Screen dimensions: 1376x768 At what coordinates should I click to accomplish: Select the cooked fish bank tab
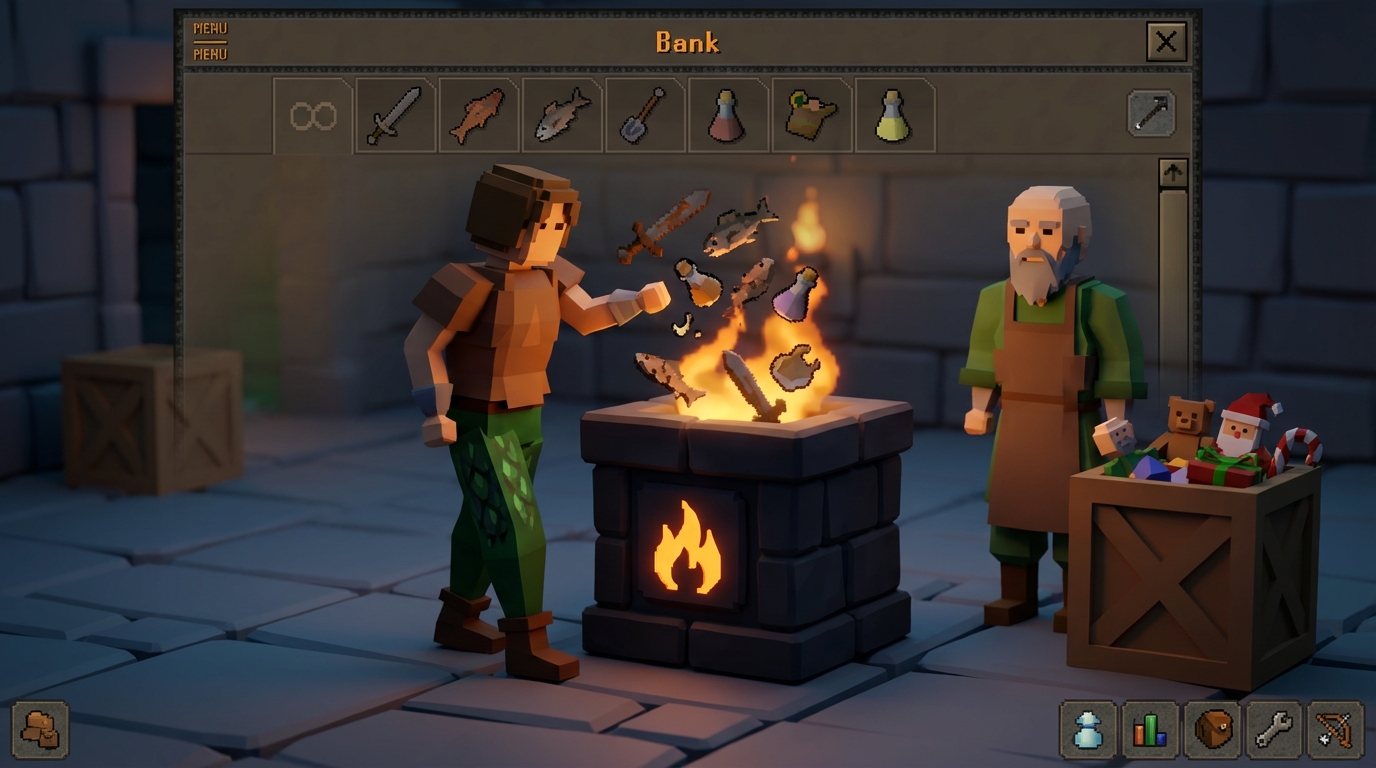(561, 113)
